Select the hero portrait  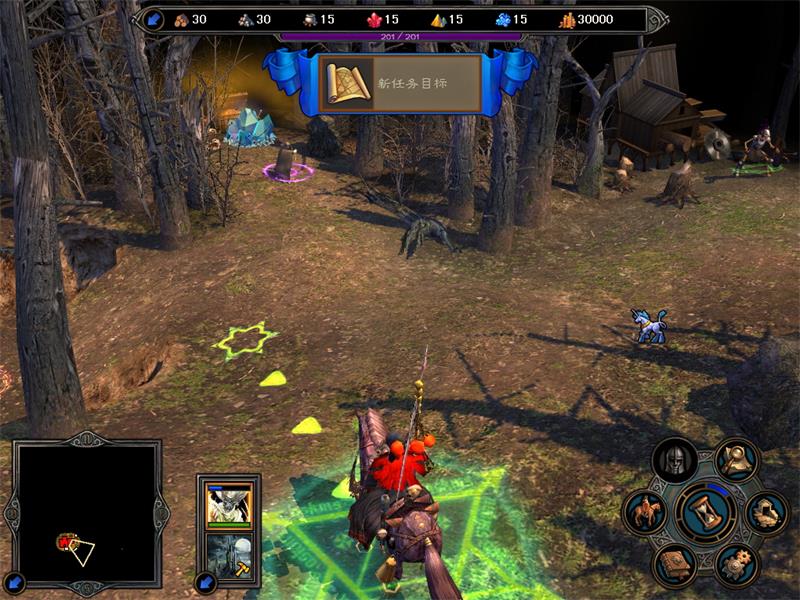click(229, 505)
